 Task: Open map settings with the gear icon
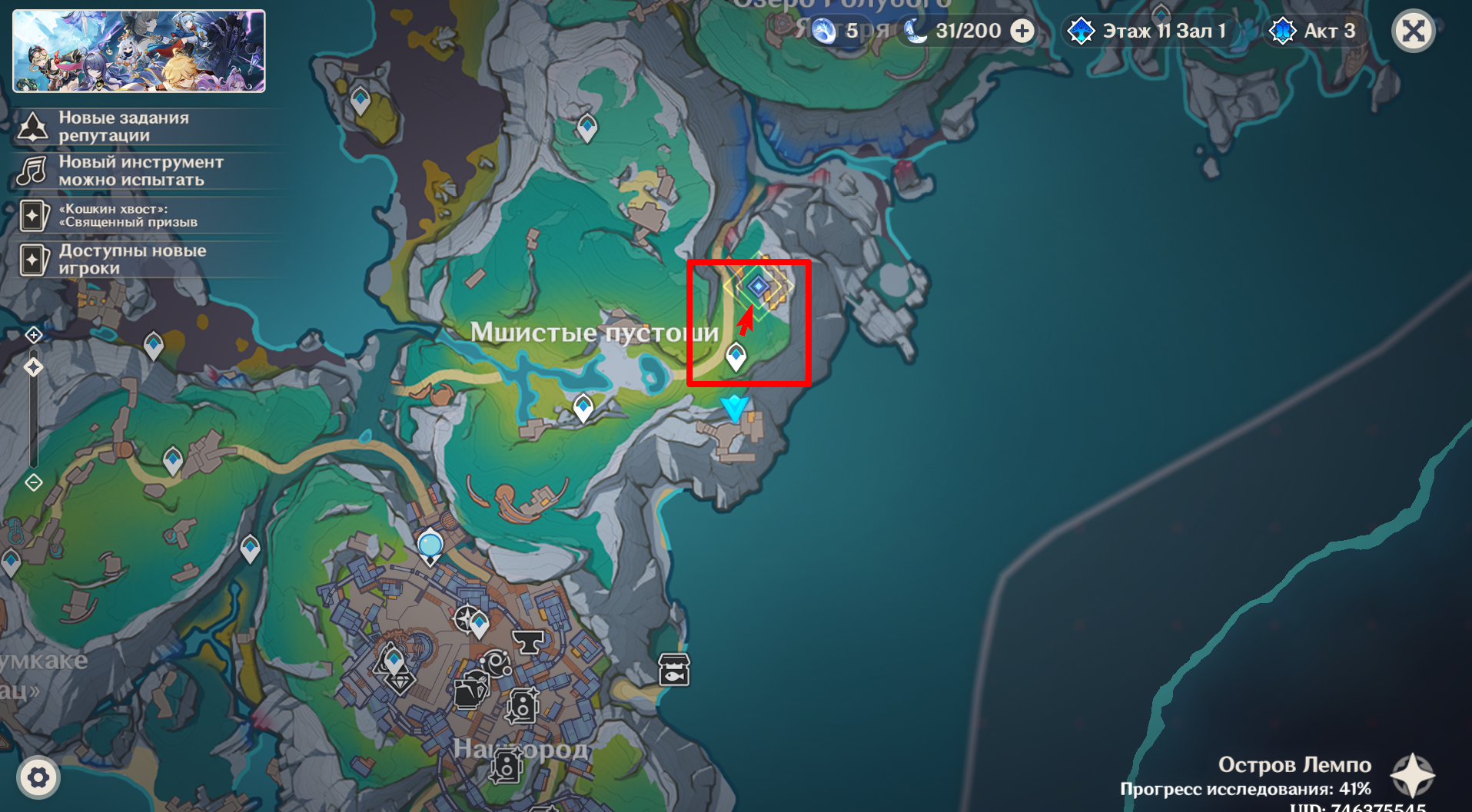(x=38, y=777)
